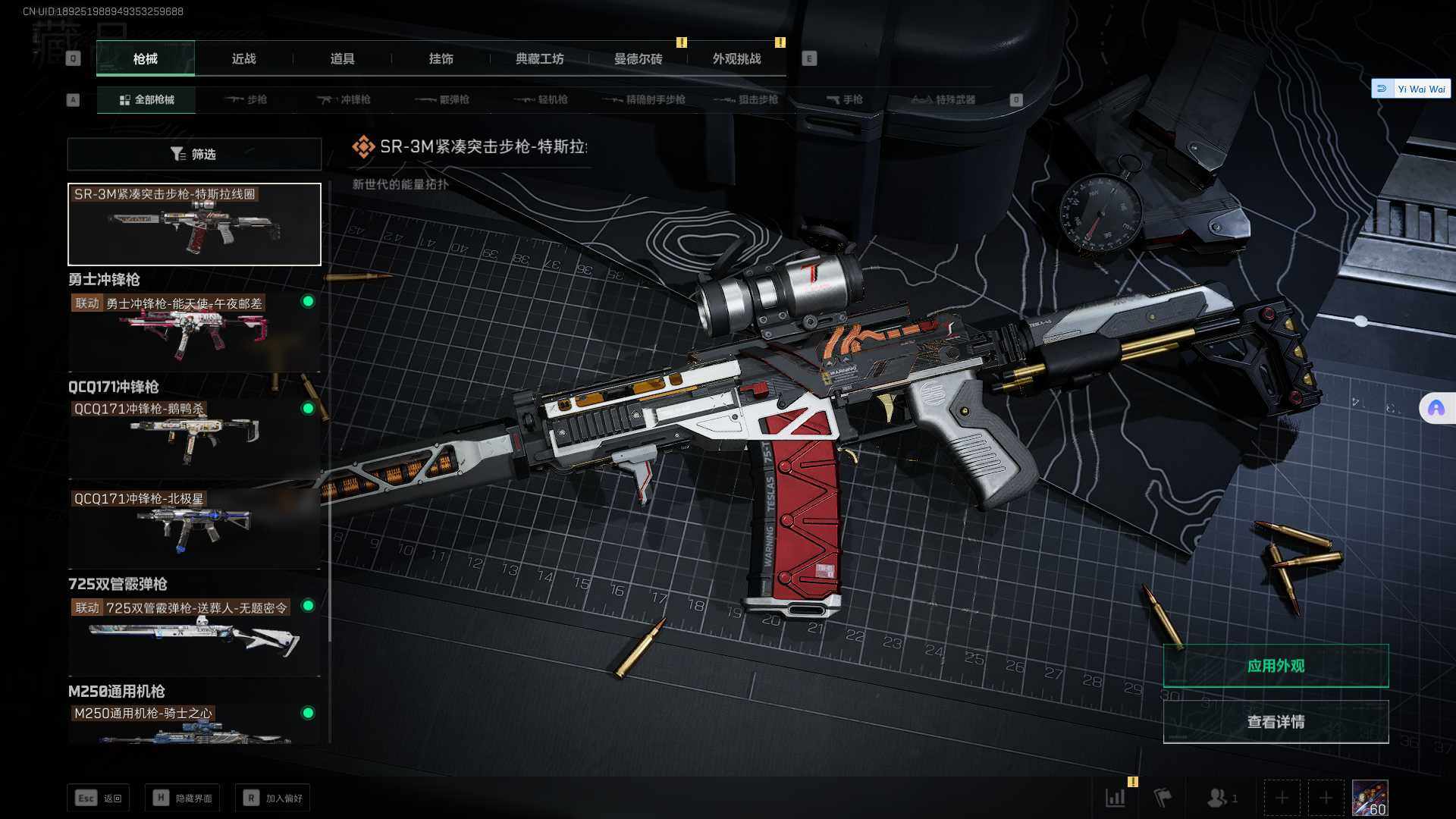Open 查看详情 to view details
Viewport: 1456px width, 819px height.
(x=1276, y=722)
